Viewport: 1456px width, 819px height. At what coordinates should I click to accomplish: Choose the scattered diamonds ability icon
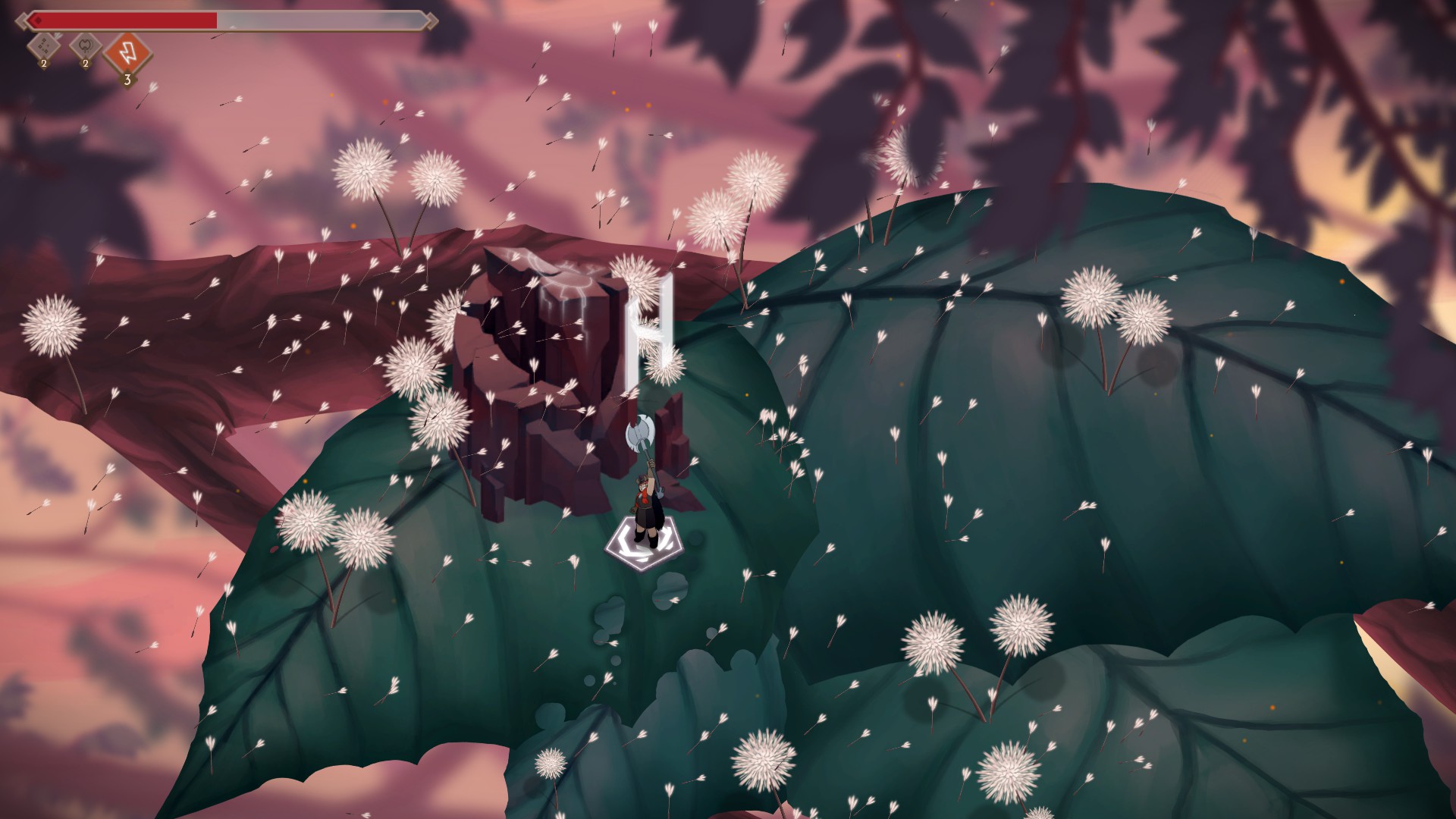click(44, 47)
